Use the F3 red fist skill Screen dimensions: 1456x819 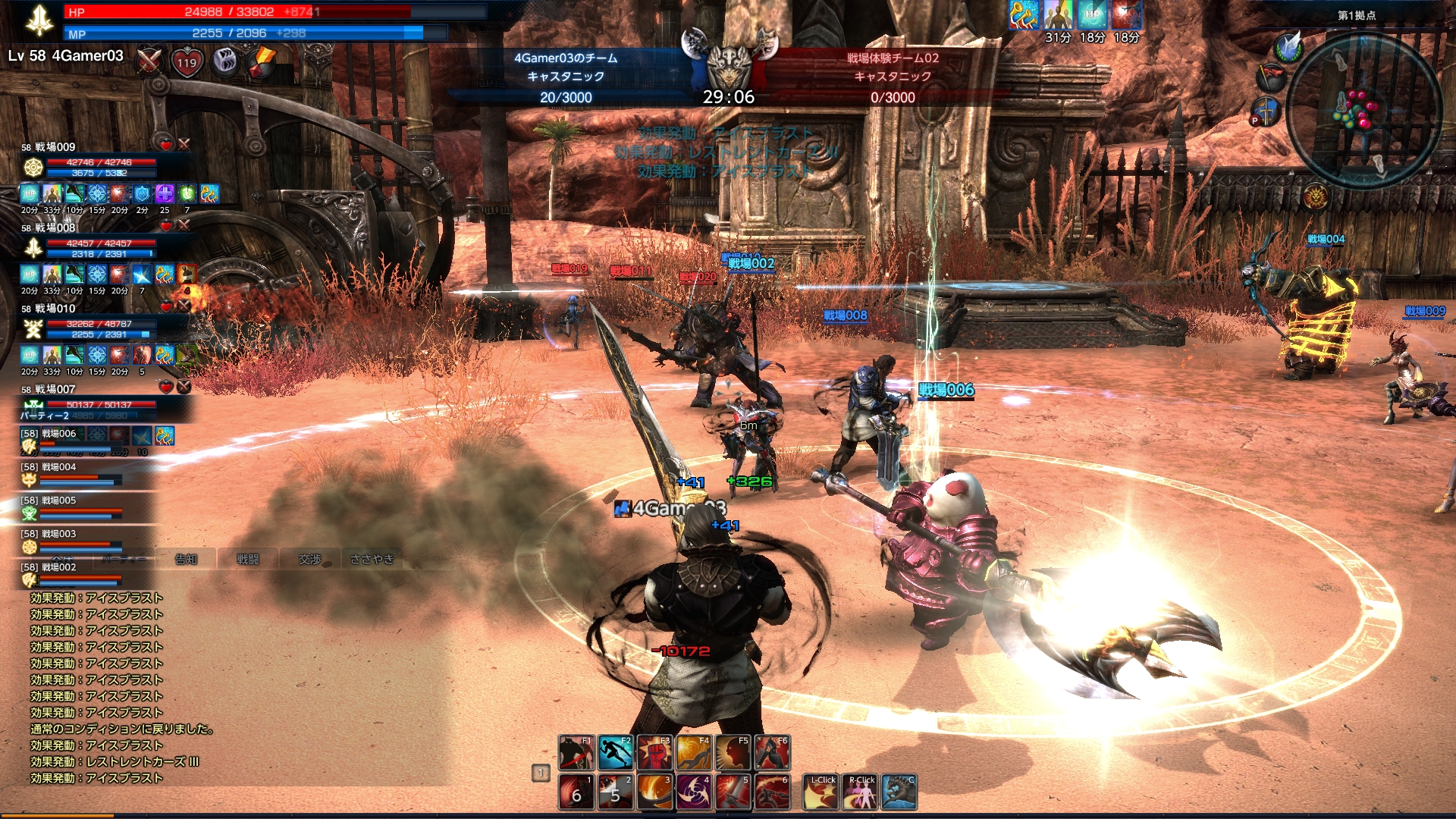pos(654,752)
